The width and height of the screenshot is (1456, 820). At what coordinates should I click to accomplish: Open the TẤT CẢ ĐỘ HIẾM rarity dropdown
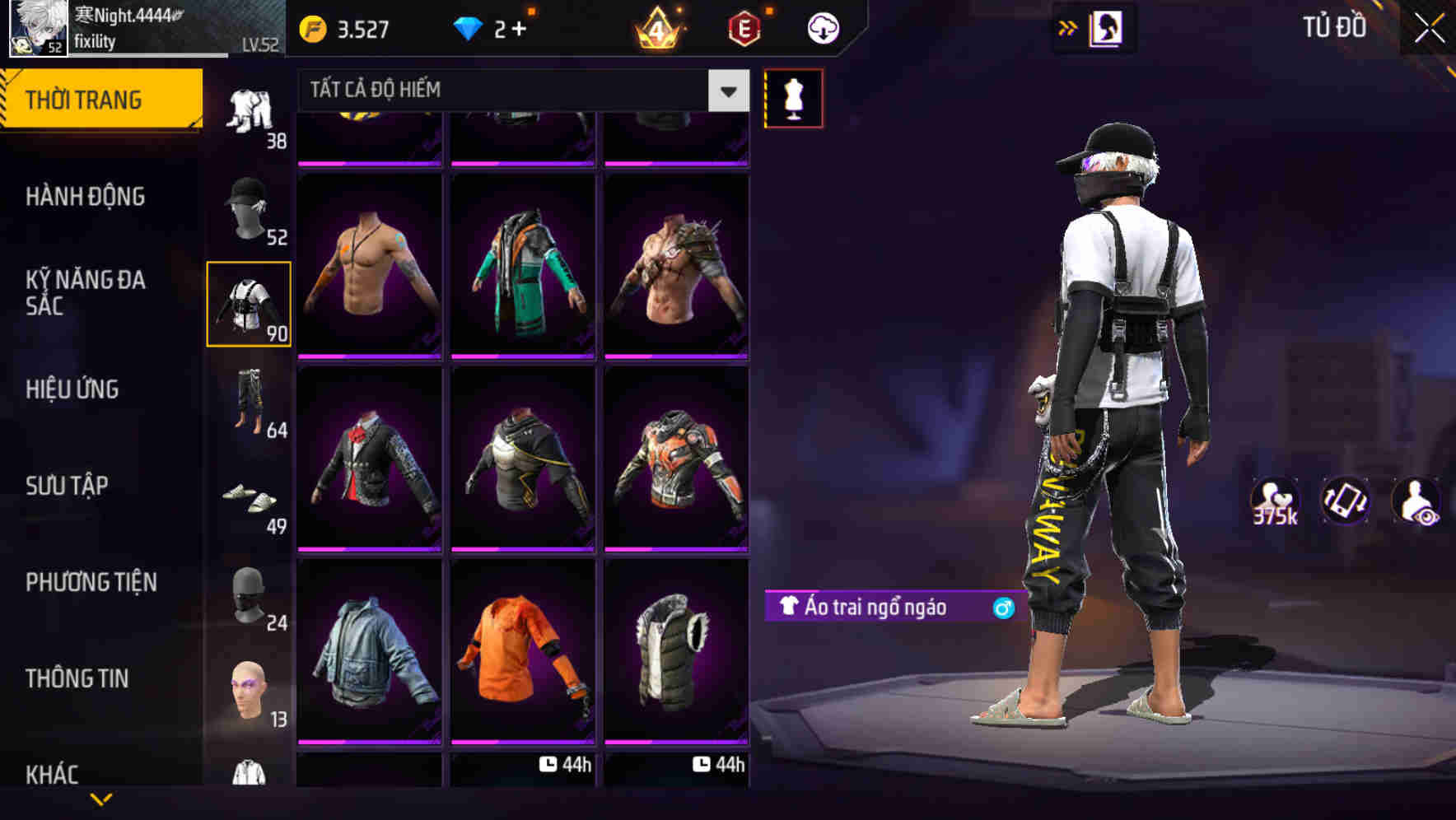coord(511,91)
